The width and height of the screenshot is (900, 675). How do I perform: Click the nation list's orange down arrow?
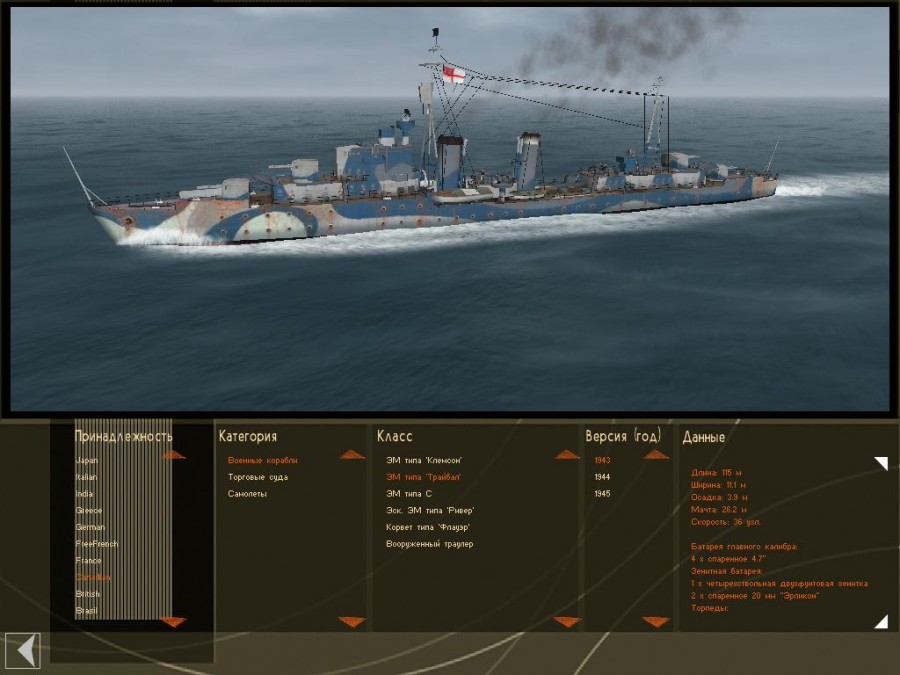click(173, 622)
